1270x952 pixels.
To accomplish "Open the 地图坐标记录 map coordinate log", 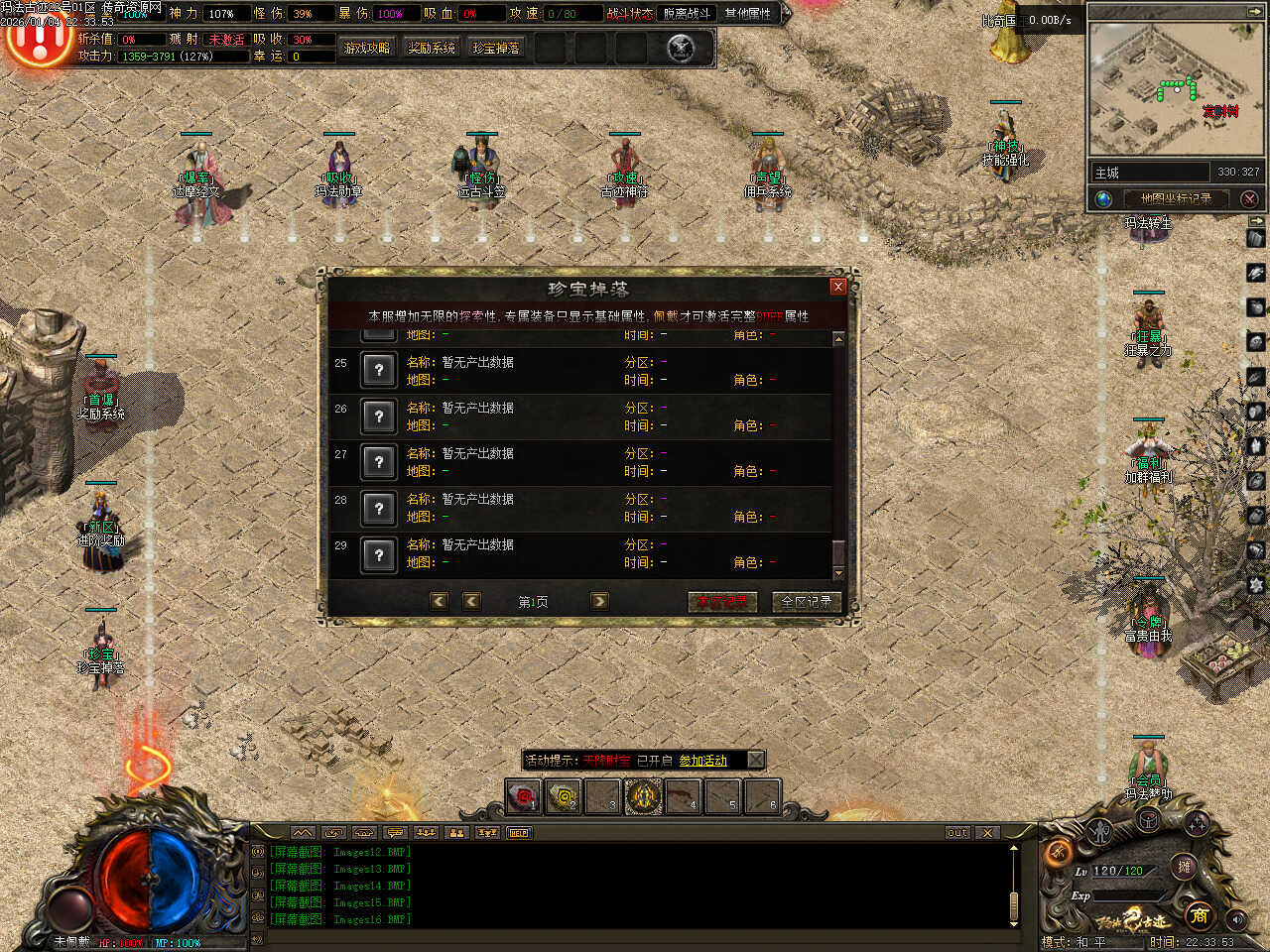I will (x=1176, y=198).
